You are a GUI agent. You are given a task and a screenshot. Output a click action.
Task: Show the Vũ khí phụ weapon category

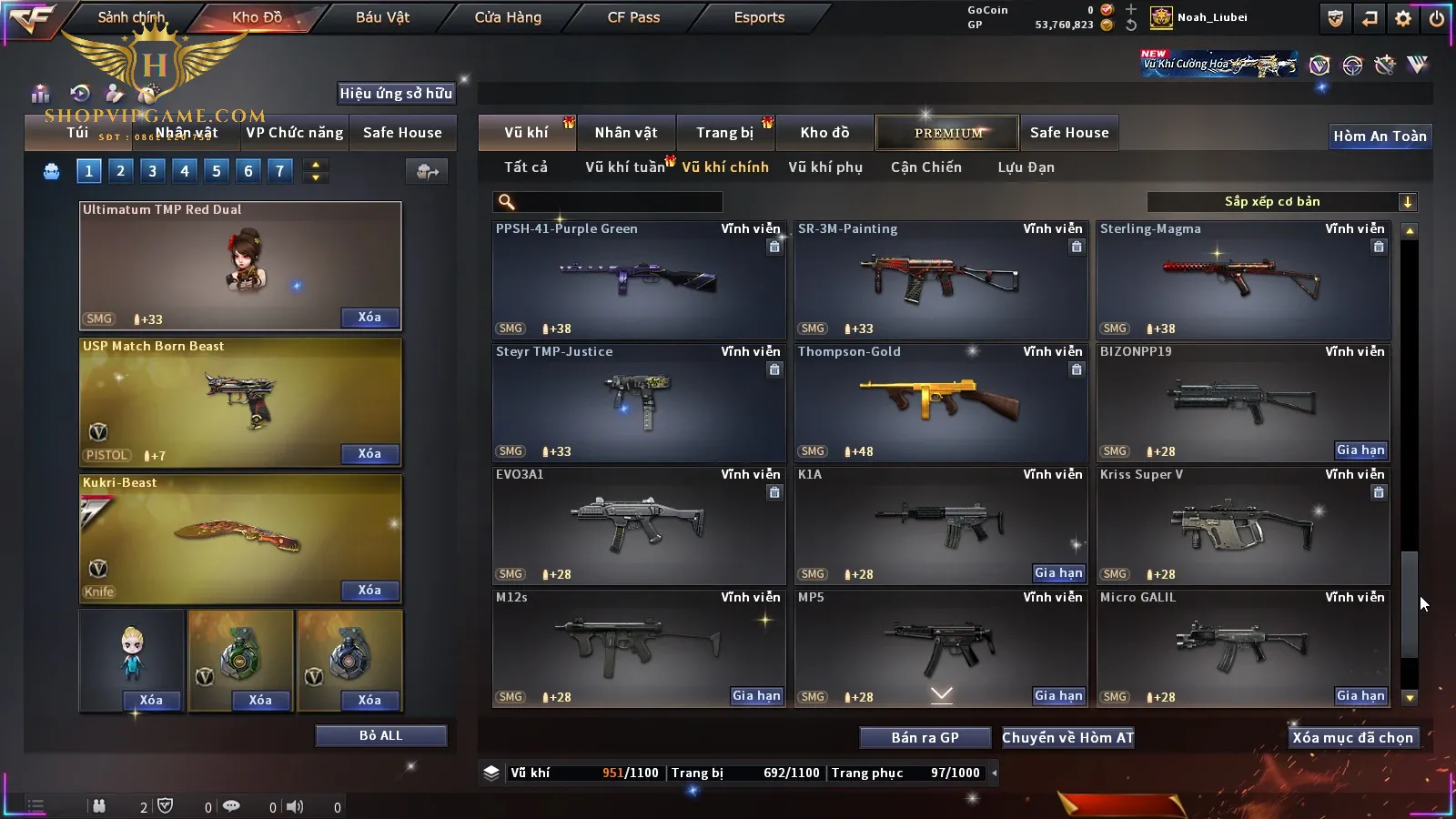pyautogui.click(x=824, y=167)
